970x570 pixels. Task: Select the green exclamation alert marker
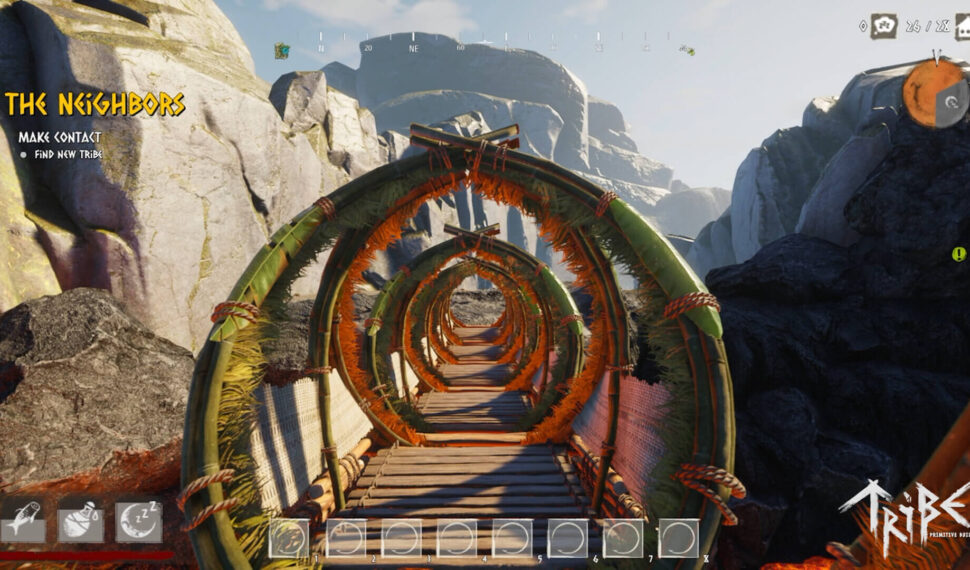959,254
